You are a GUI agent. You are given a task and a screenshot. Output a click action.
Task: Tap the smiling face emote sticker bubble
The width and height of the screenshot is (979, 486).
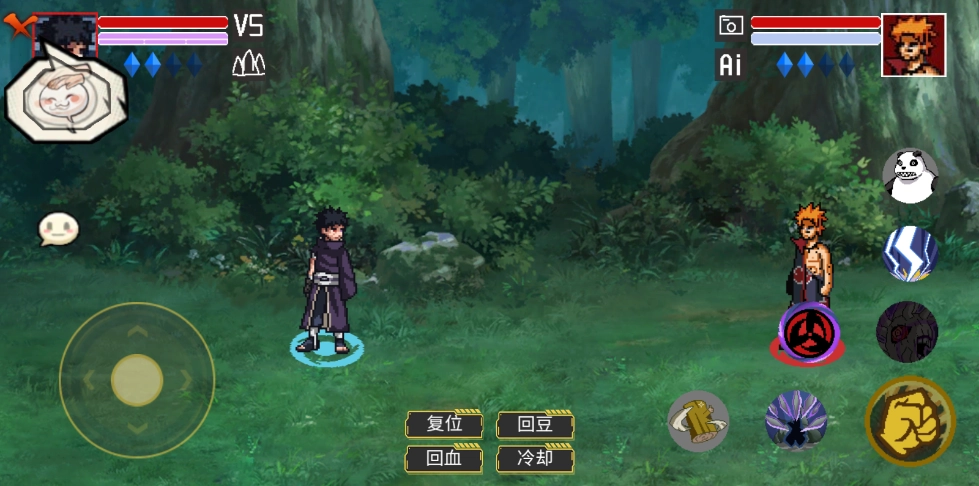66,98
